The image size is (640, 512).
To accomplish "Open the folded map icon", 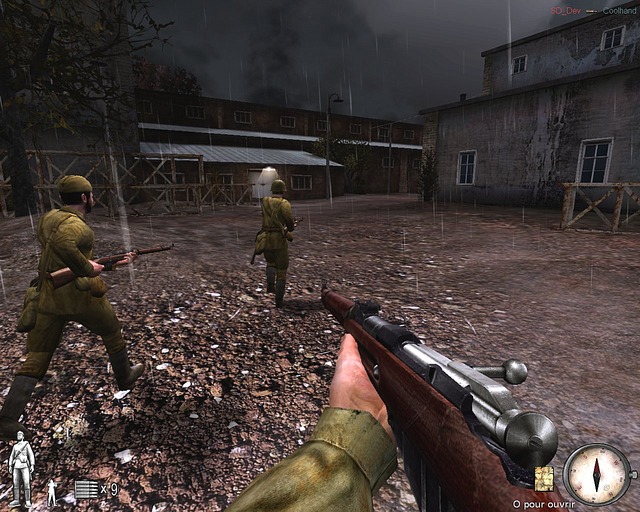I will [x=545, y=478].
